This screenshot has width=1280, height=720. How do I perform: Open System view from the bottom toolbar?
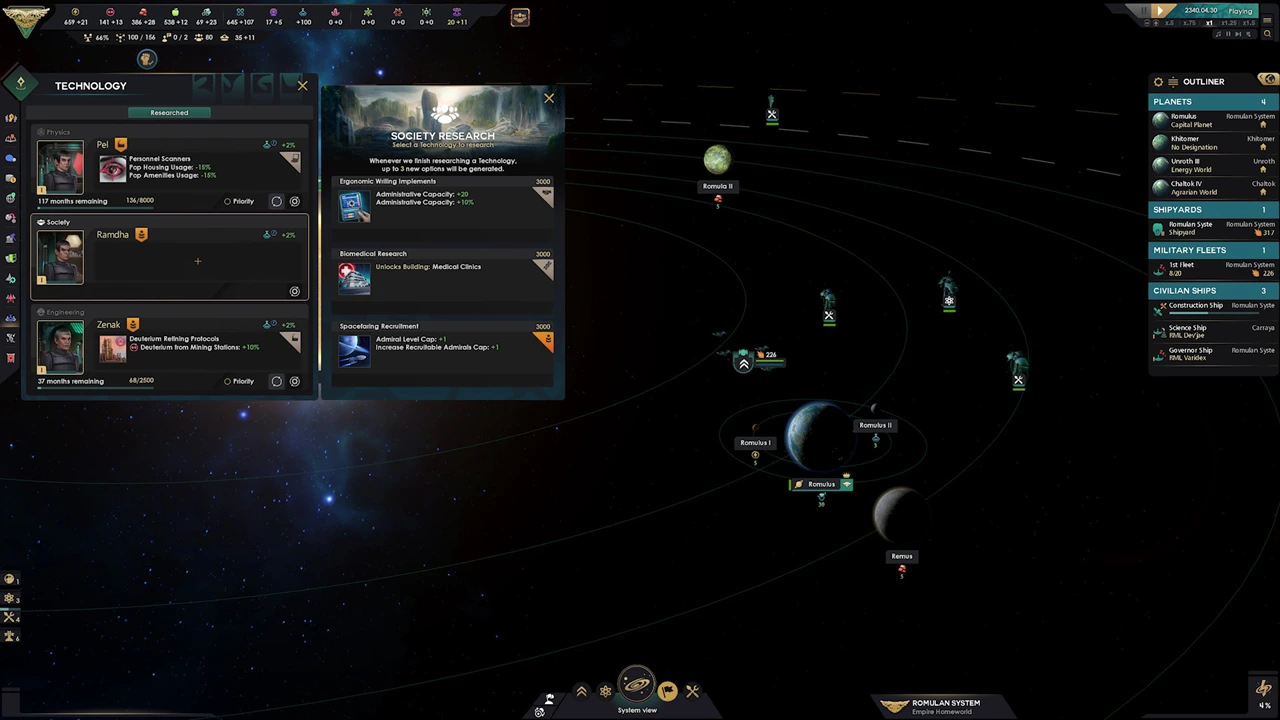(637, 690)
